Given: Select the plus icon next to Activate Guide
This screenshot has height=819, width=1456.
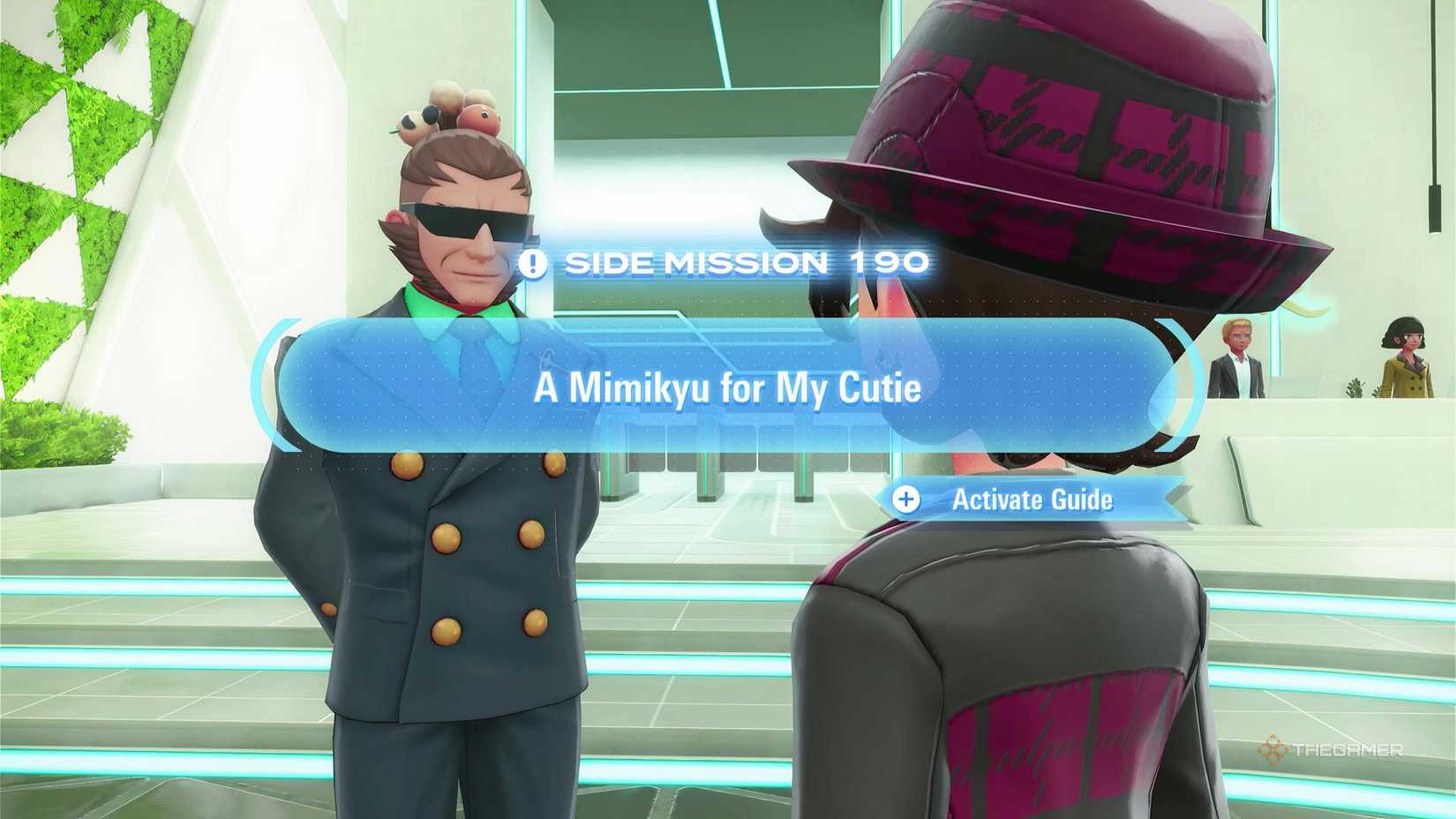Looking at the screenshot, I should 905,500.
